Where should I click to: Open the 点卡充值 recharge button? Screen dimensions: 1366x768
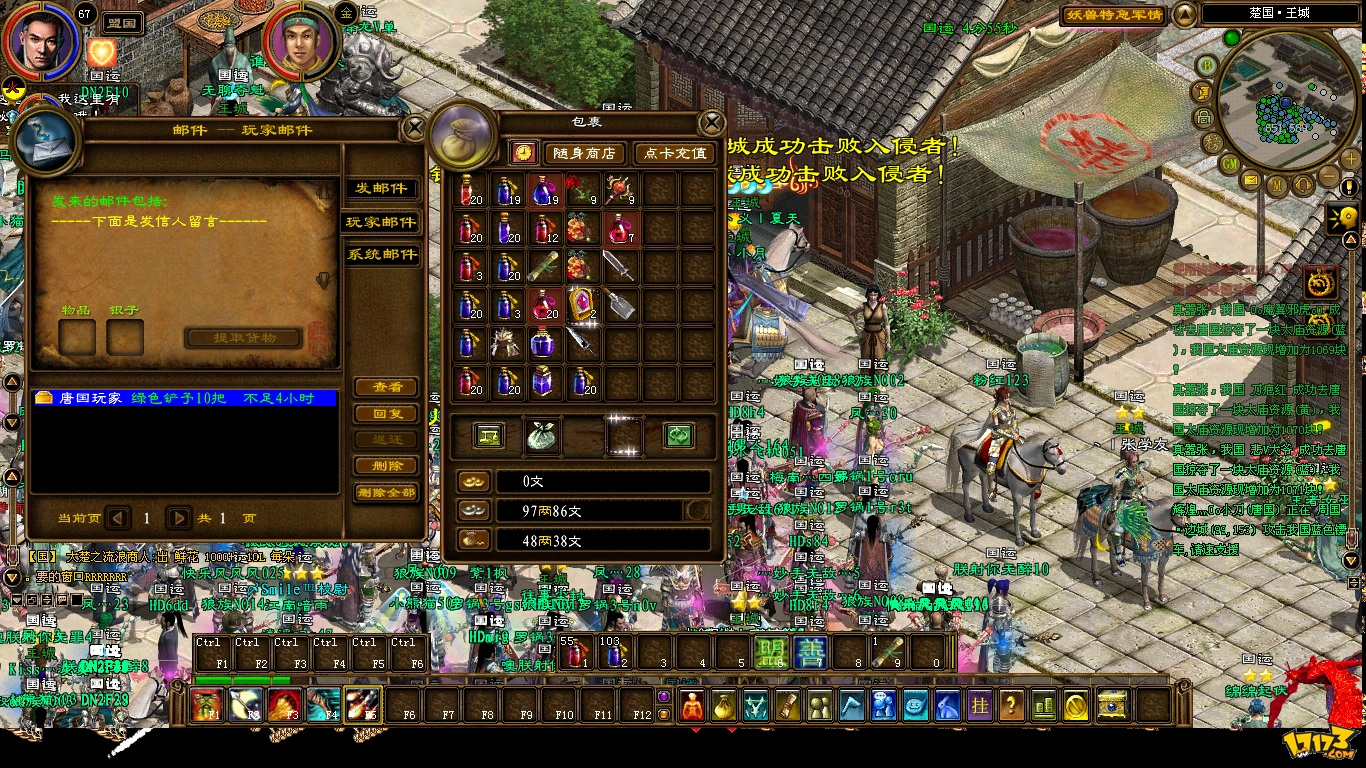(x=674, y=153)
